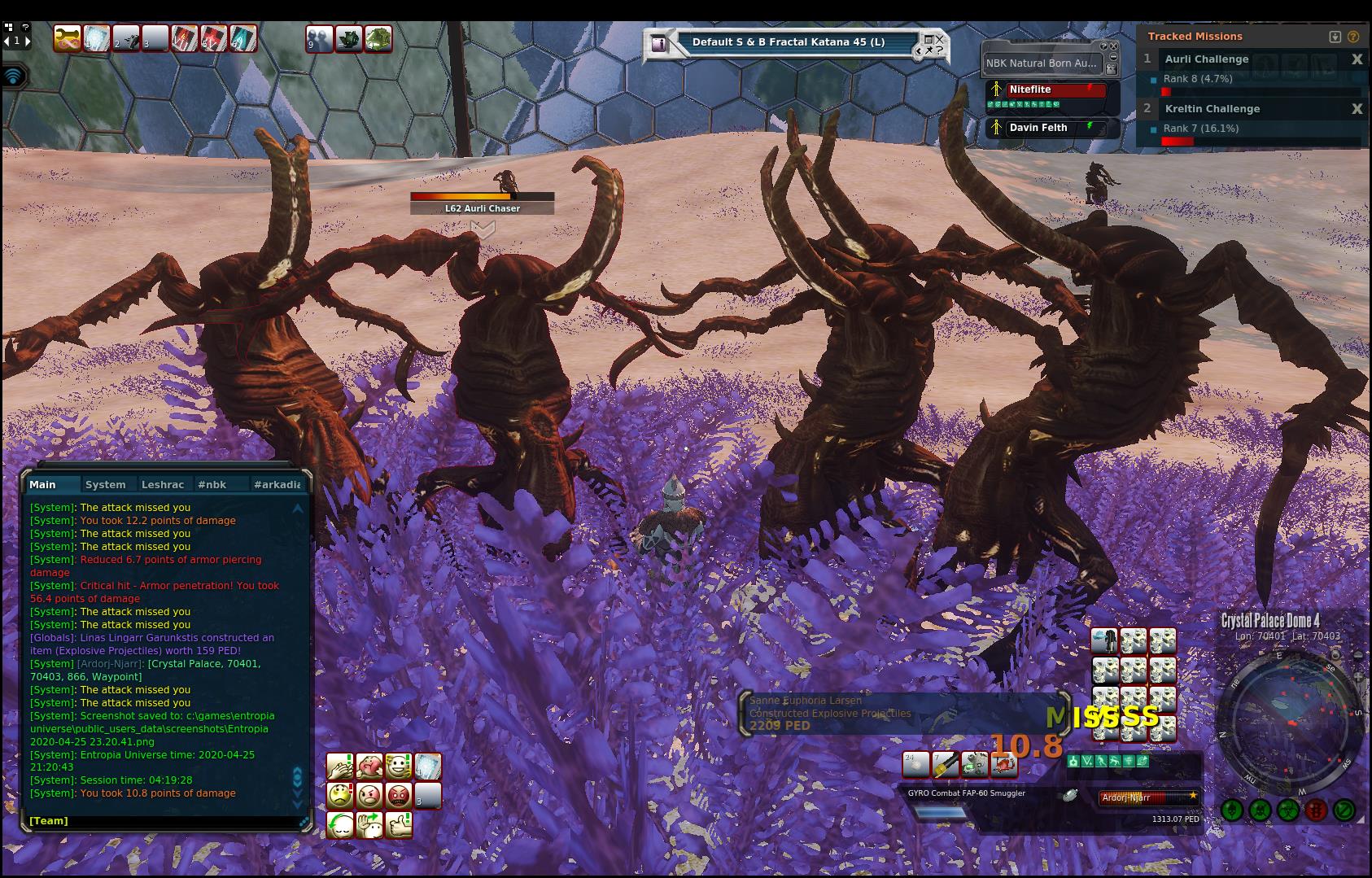The height and width of the screenshot is (878, 1372).
Task: Go to the next hotbar page arrow
Action: coord(28,40)
